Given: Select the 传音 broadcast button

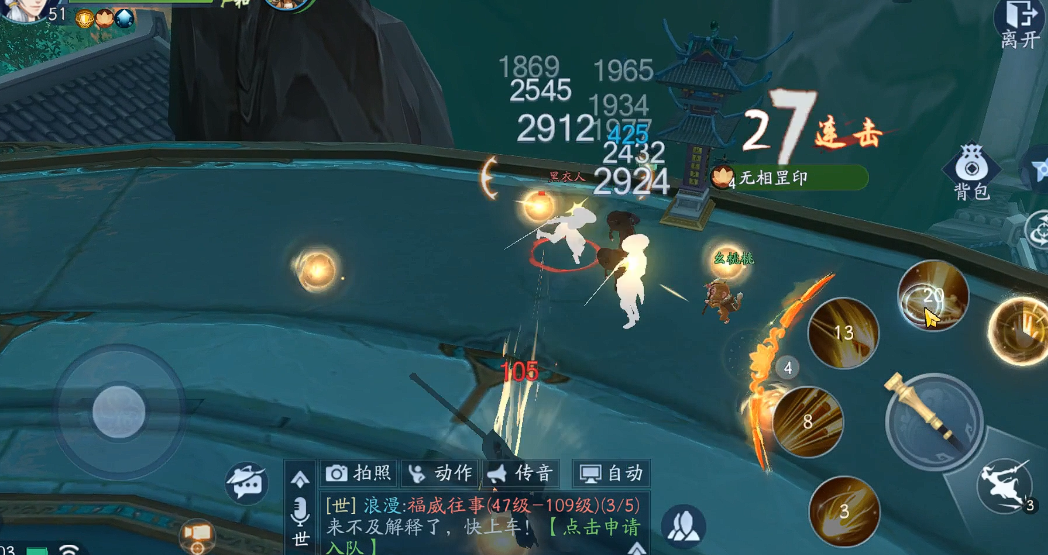Looking at the screenshot, I should coord(521,473).
